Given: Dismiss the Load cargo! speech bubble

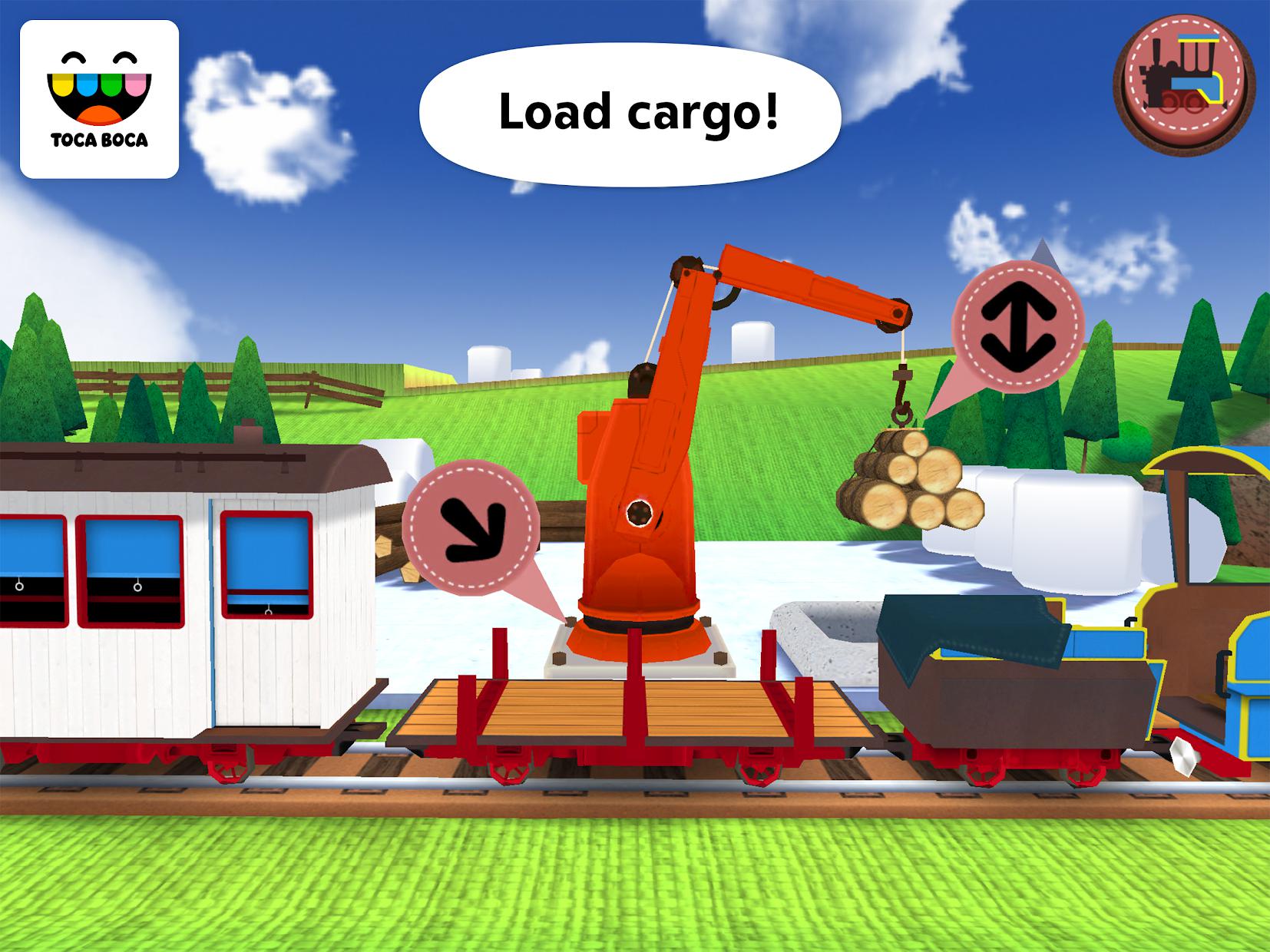Looking at the screenshot, I should click(x=637, y=107).
